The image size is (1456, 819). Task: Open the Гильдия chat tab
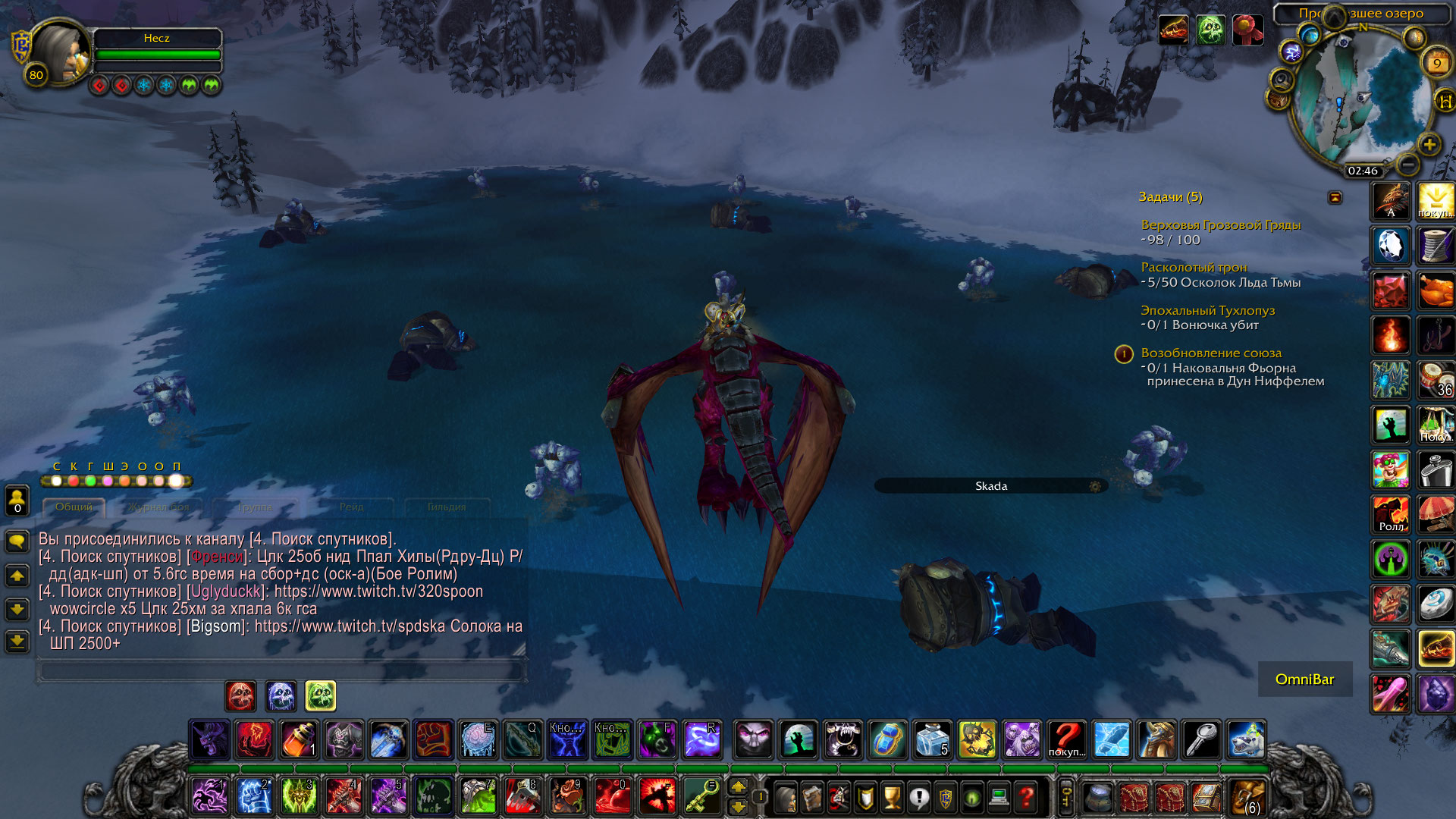coord(447,507)
